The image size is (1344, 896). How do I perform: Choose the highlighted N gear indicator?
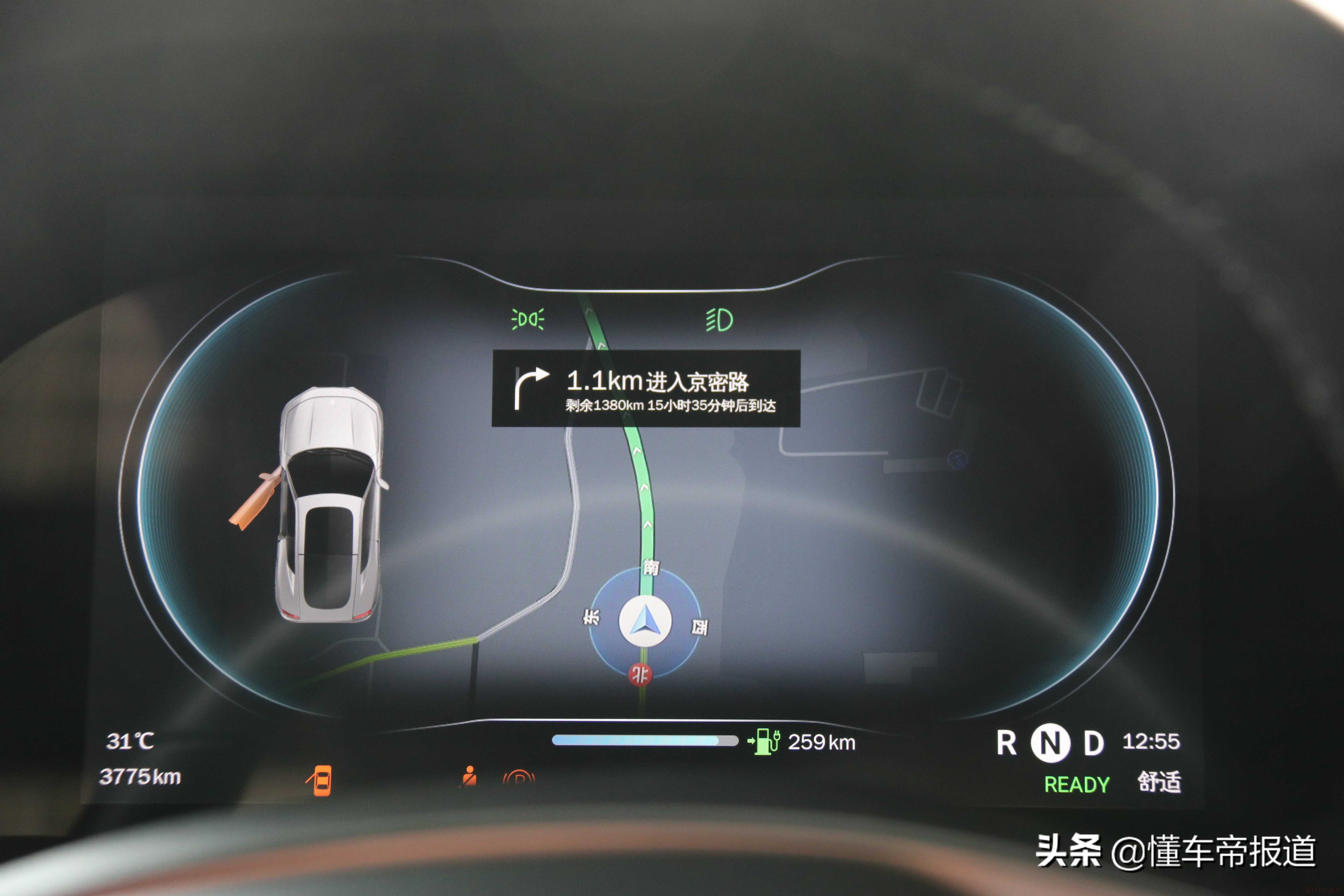tap(1050, 743)
